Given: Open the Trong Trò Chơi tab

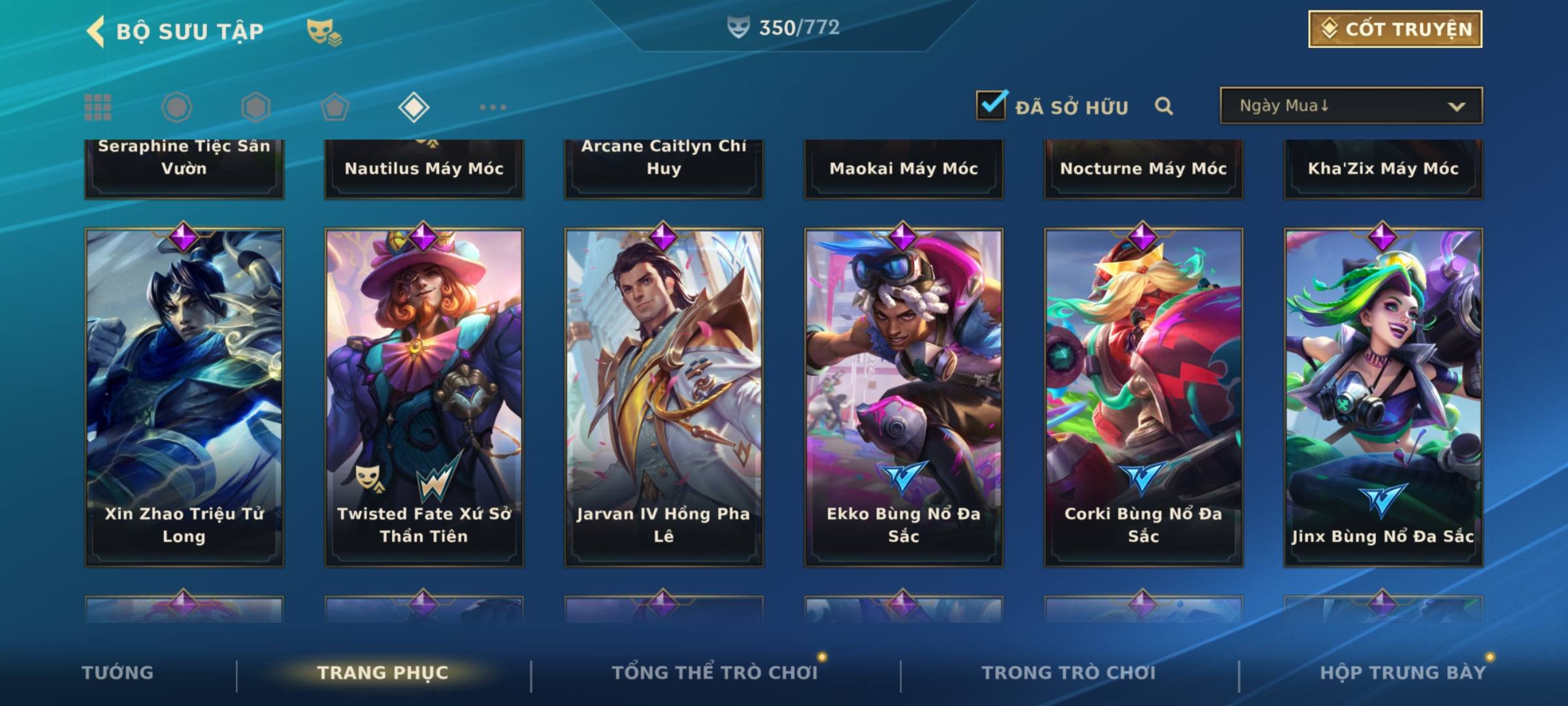Looking at the screenshot, I should pos(1069,673).
